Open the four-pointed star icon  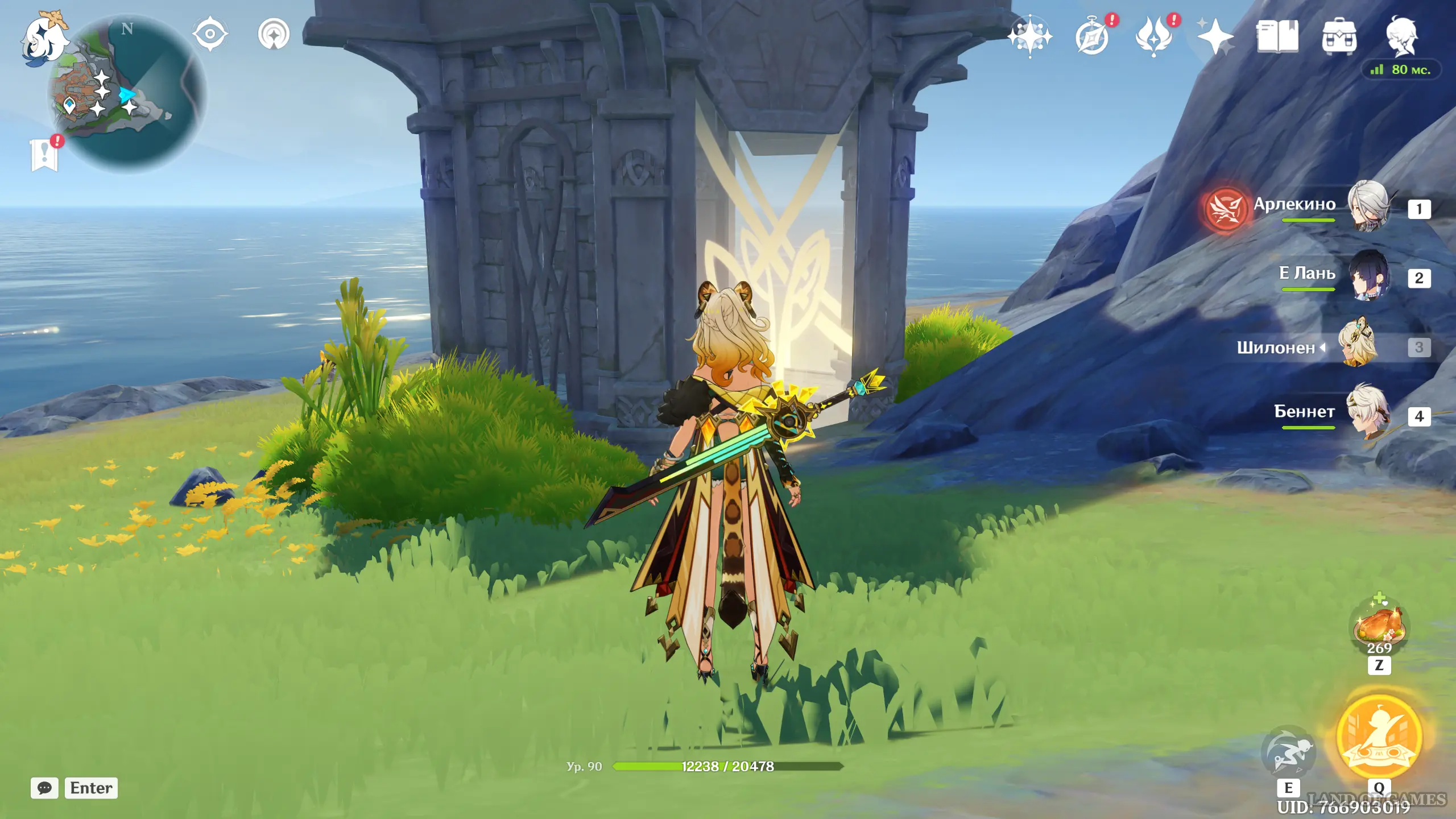(x=1215, y=38)
